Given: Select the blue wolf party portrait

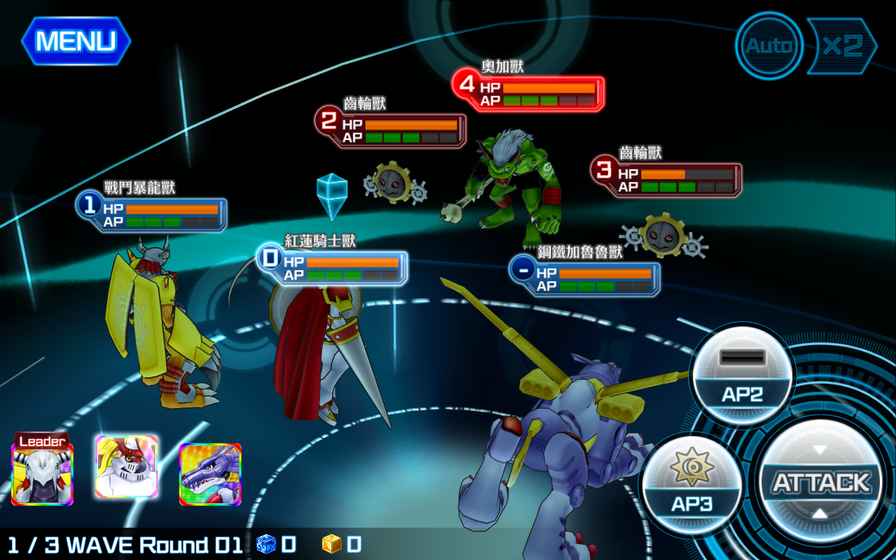Looking at the screenshot, I should point(210,472).
